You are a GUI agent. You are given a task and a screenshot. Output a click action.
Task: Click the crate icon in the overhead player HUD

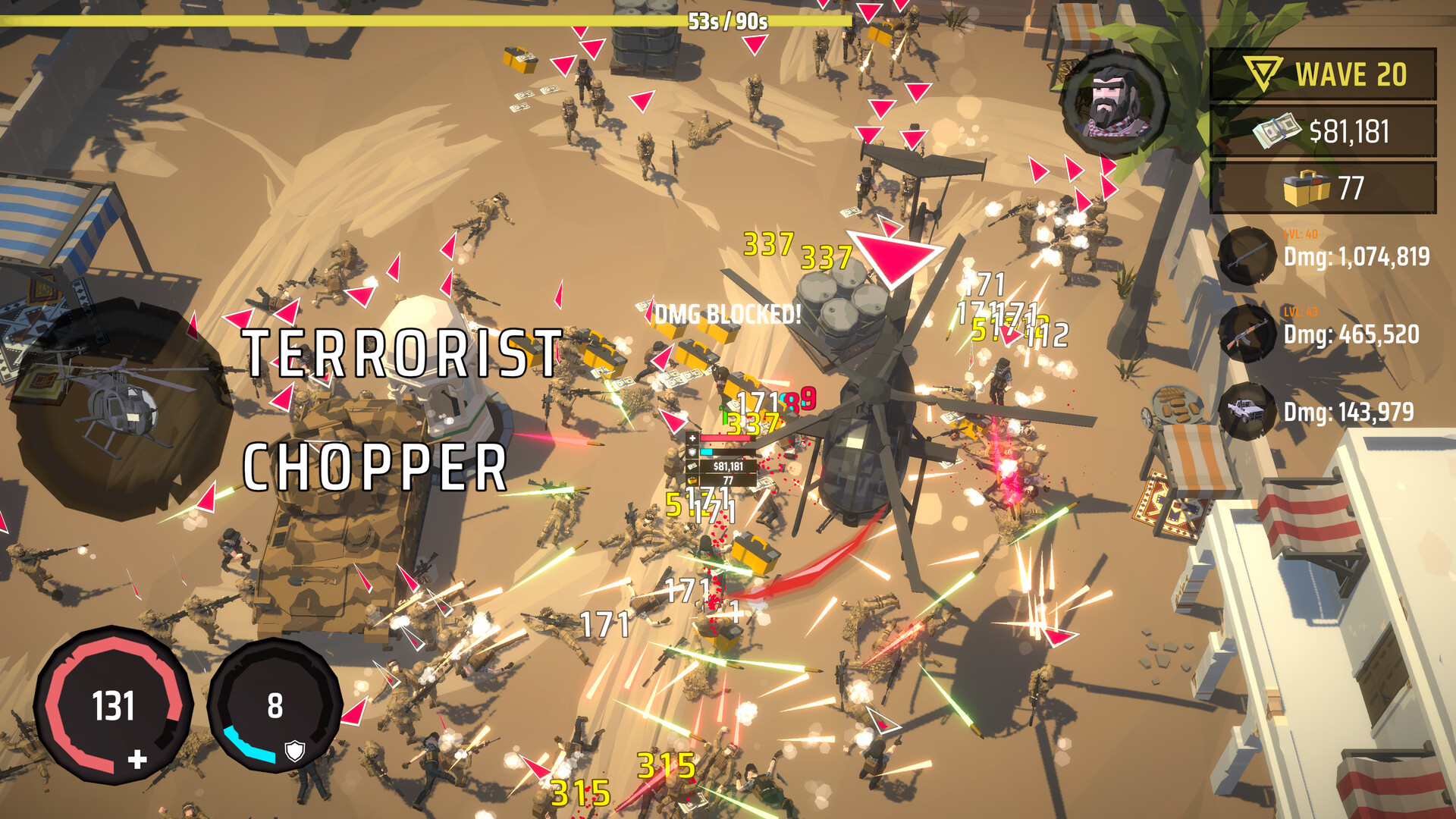pyautogui.click(x=692, y=480)
